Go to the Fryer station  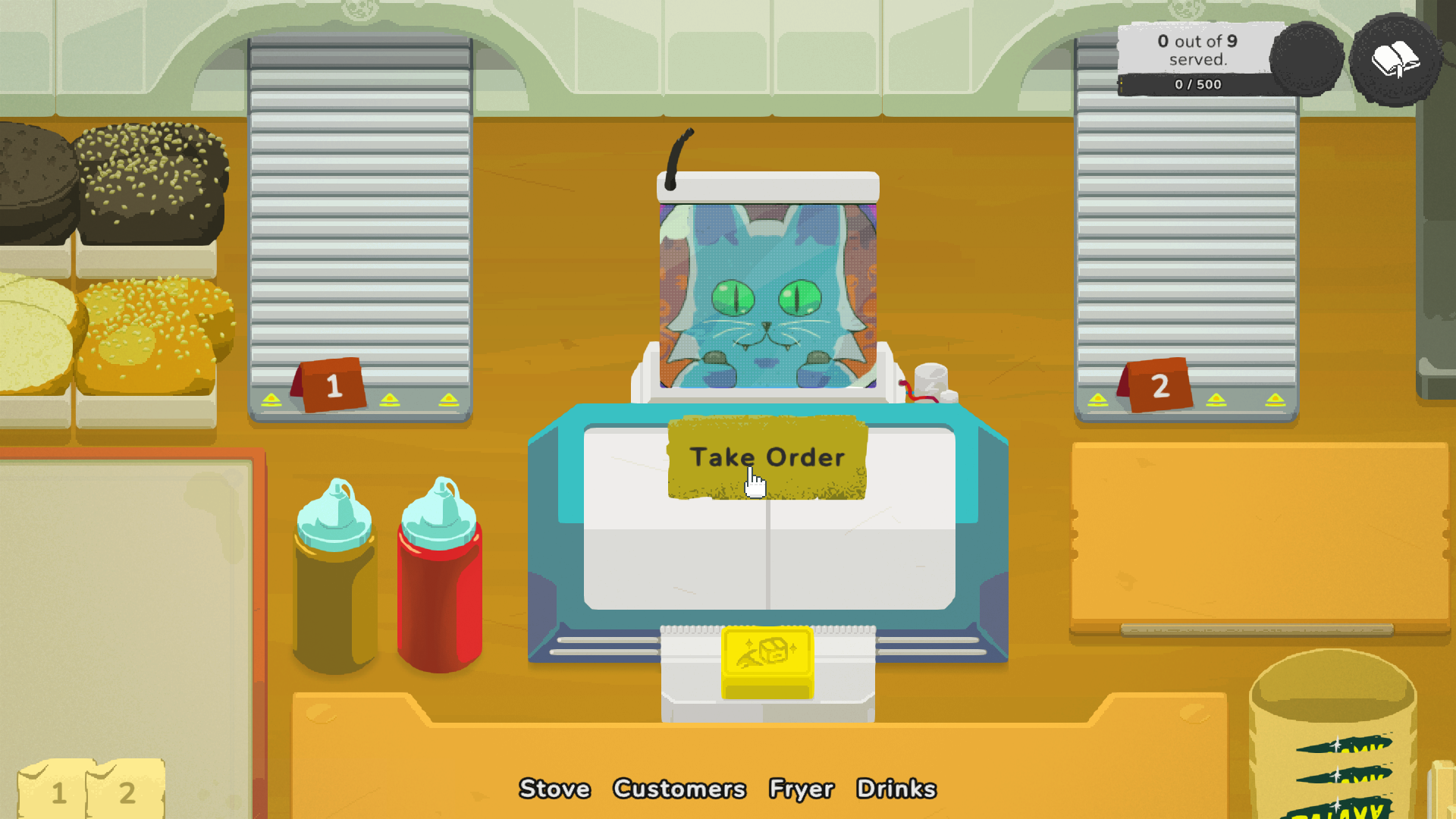point(801,789)
